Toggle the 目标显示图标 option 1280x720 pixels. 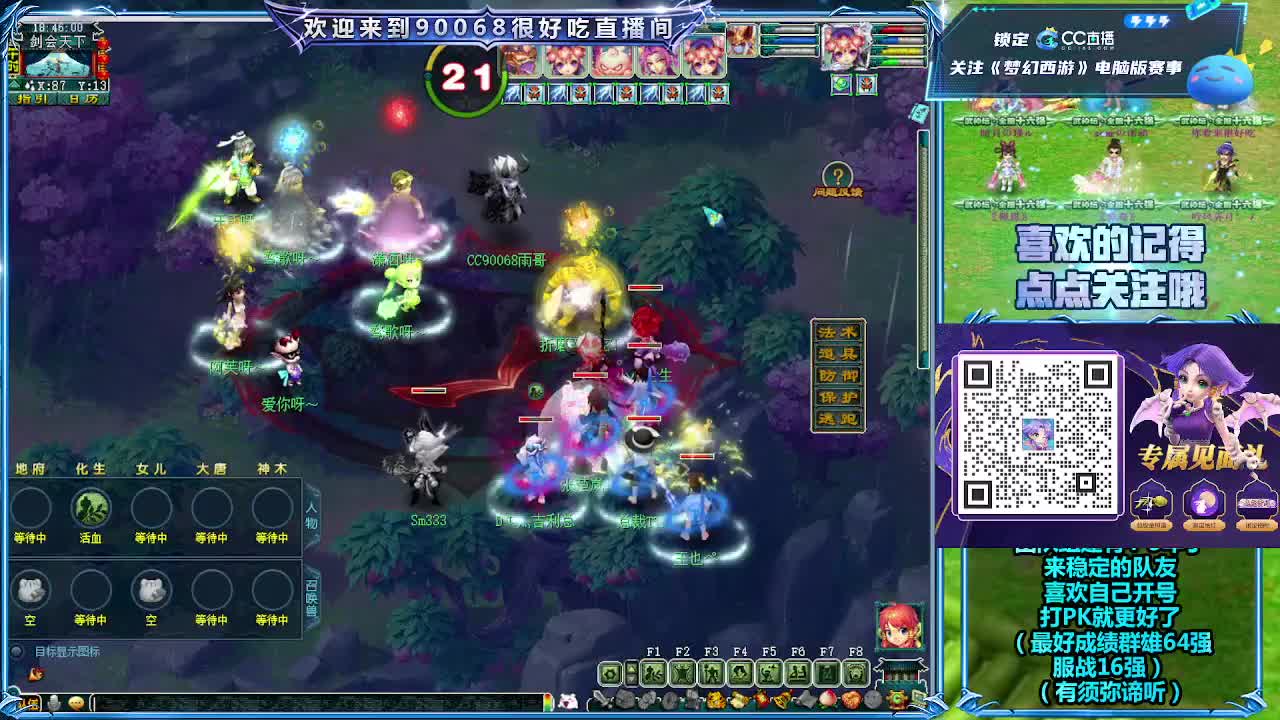pos(16,650)
